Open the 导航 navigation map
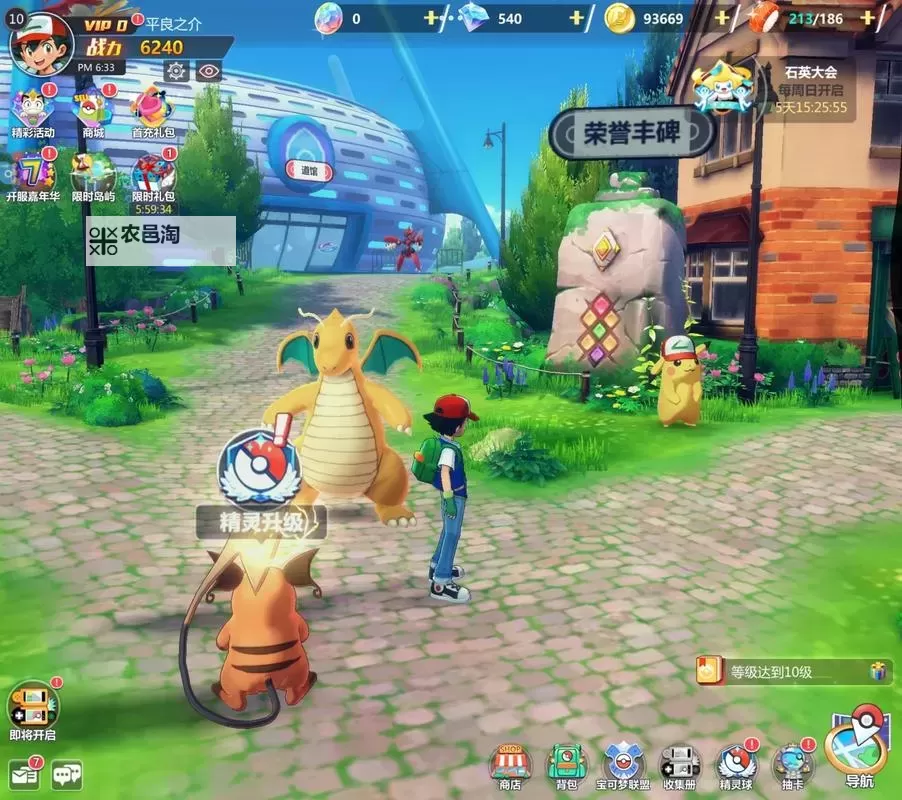 click(x=858, y=750)
